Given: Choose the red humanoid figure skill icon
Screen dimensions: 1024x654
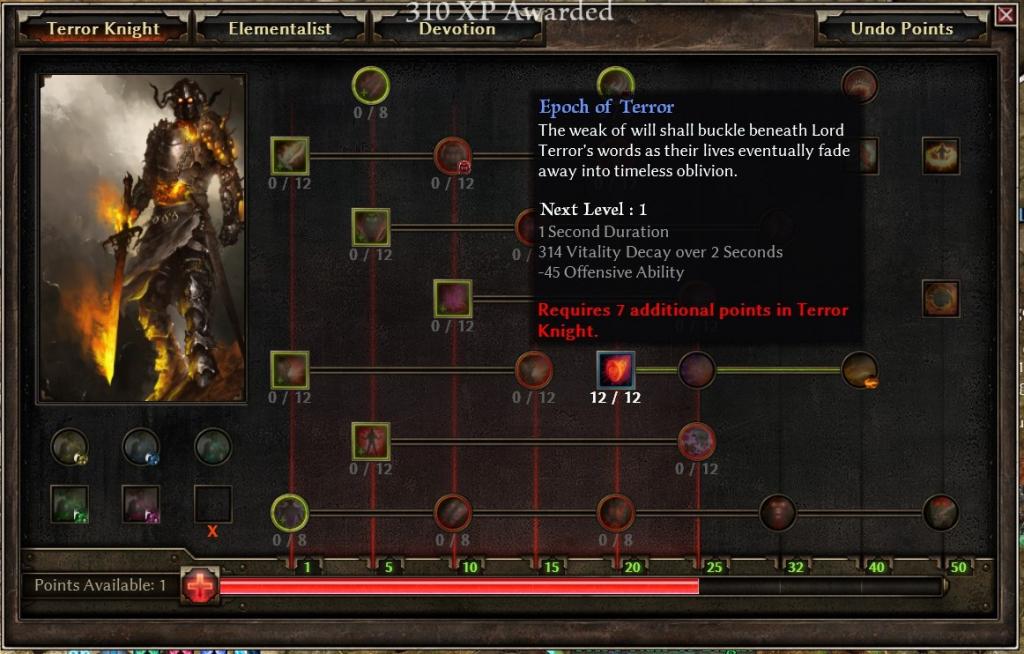Looking at the screenshot, I should (371, 441).
